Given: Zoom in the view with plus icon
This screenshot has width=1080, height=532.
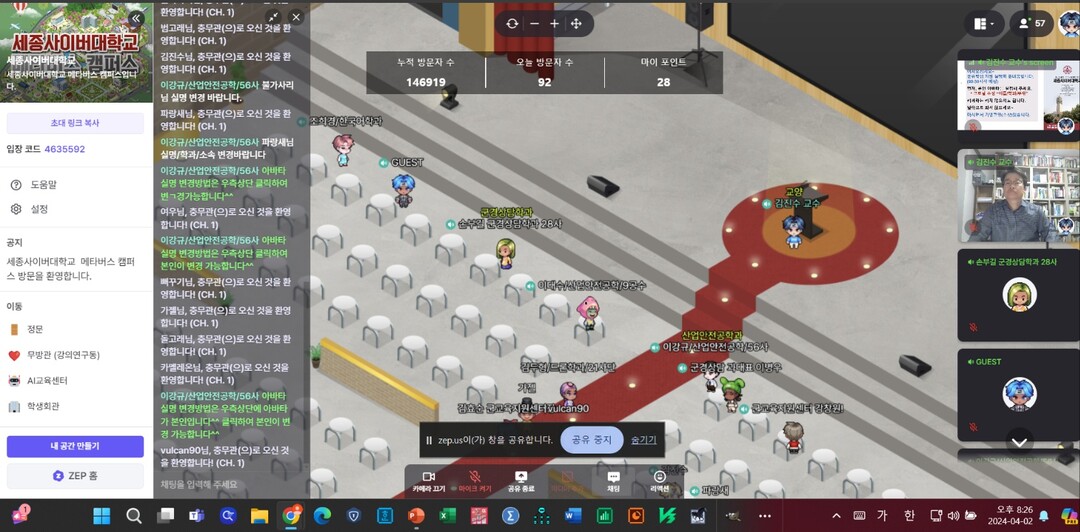Looking at the screenshot, I should (555, 23).
